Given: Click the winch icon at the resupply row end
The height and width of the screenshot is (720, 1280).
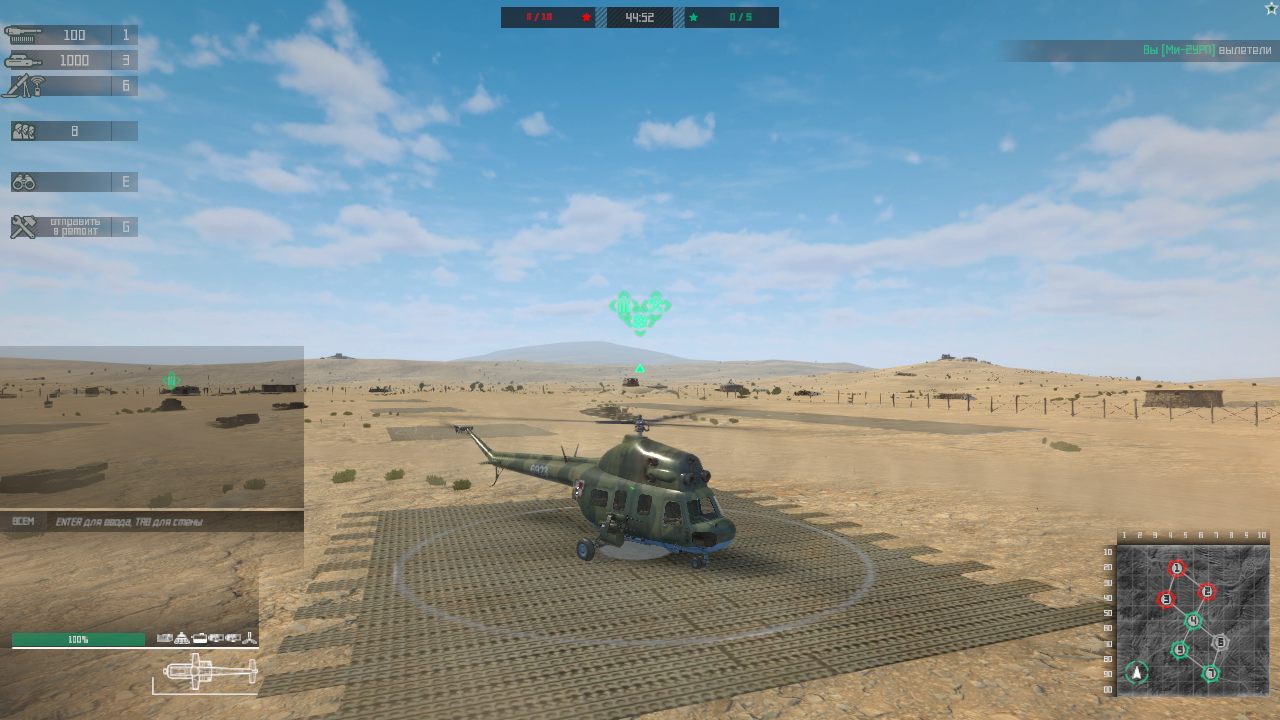Looking at the screenshot, I should point(250,637).
